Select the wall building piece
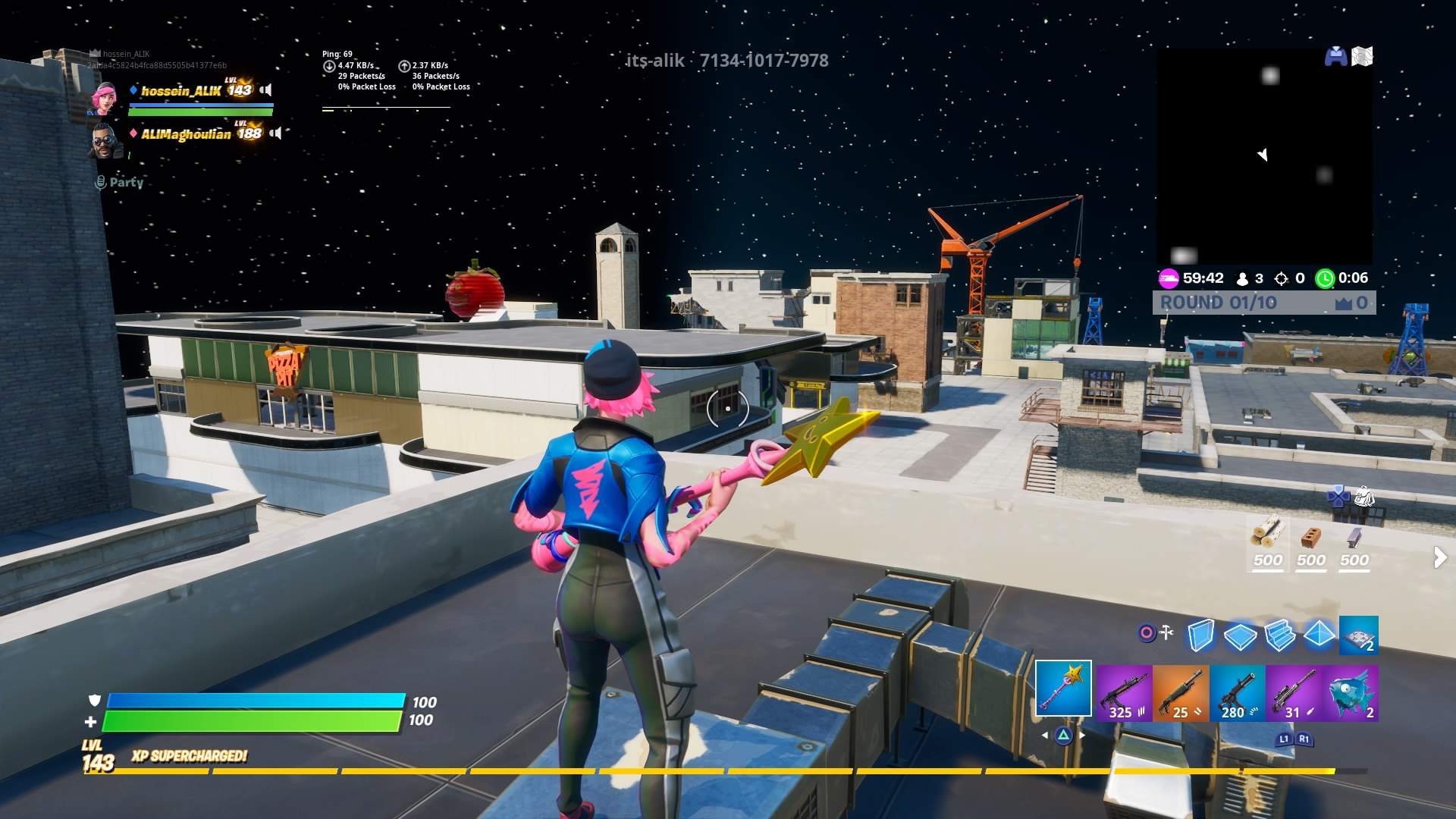Viewport: 1456px width, 819px height. point(1200,635)
